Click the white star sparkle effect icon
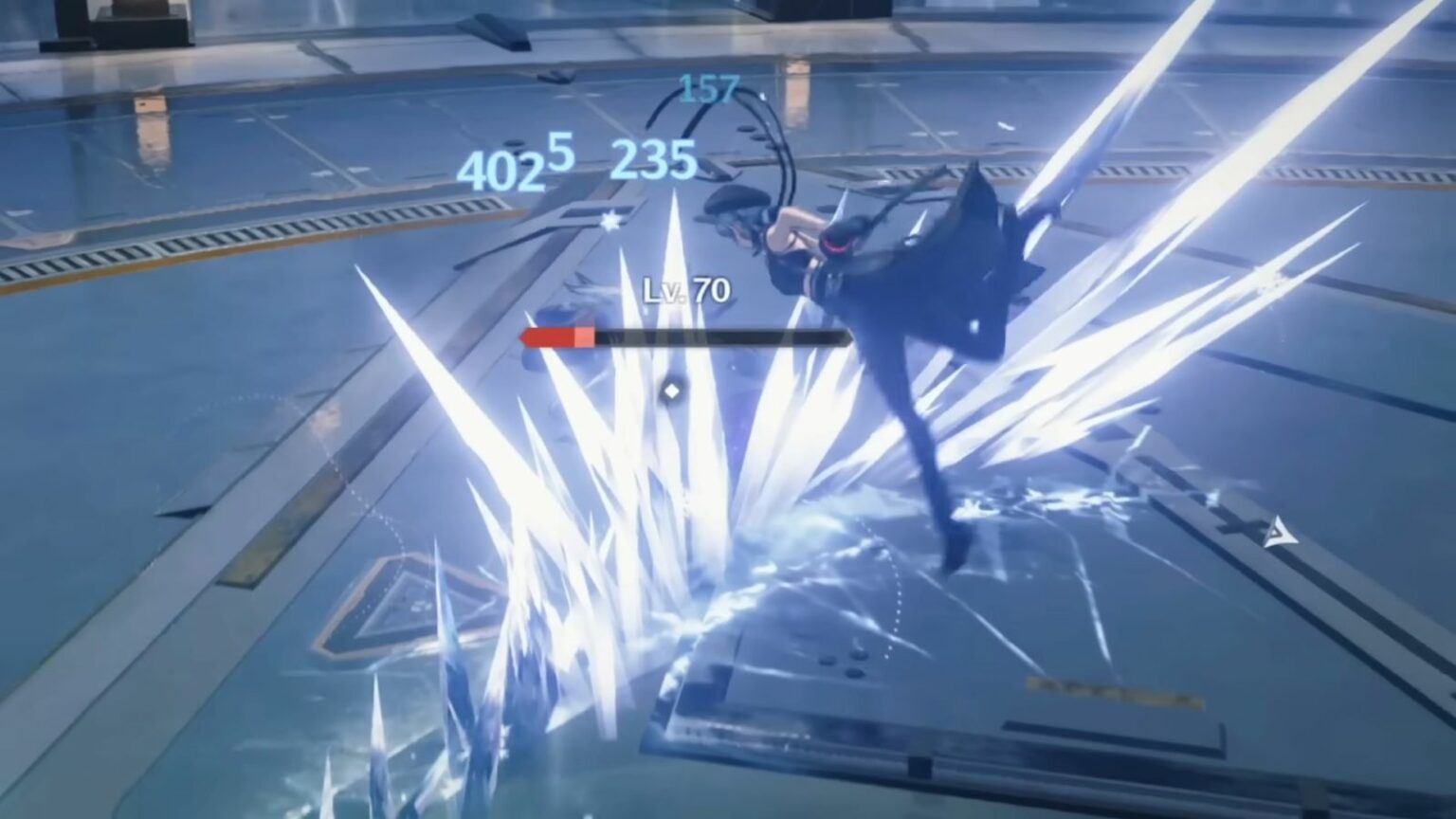 click(x=610, y=220)
